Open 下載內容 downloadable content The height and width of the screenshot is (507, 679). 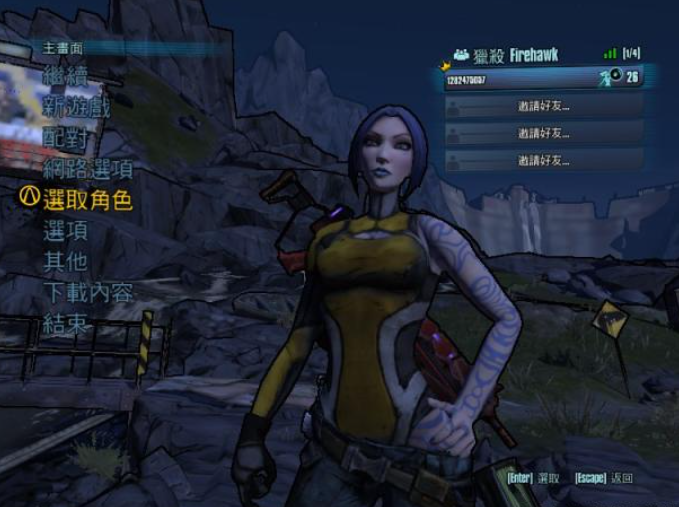click(x=88, y=293)
